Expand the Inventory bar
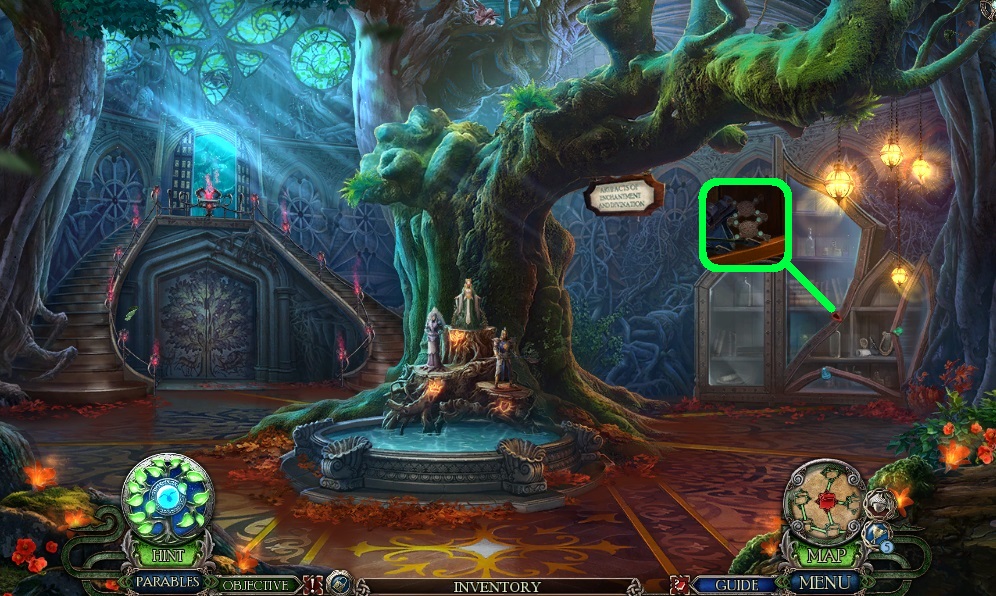This screenshot has height=596, width=996. pyautogui.click(x=497, y=586)
